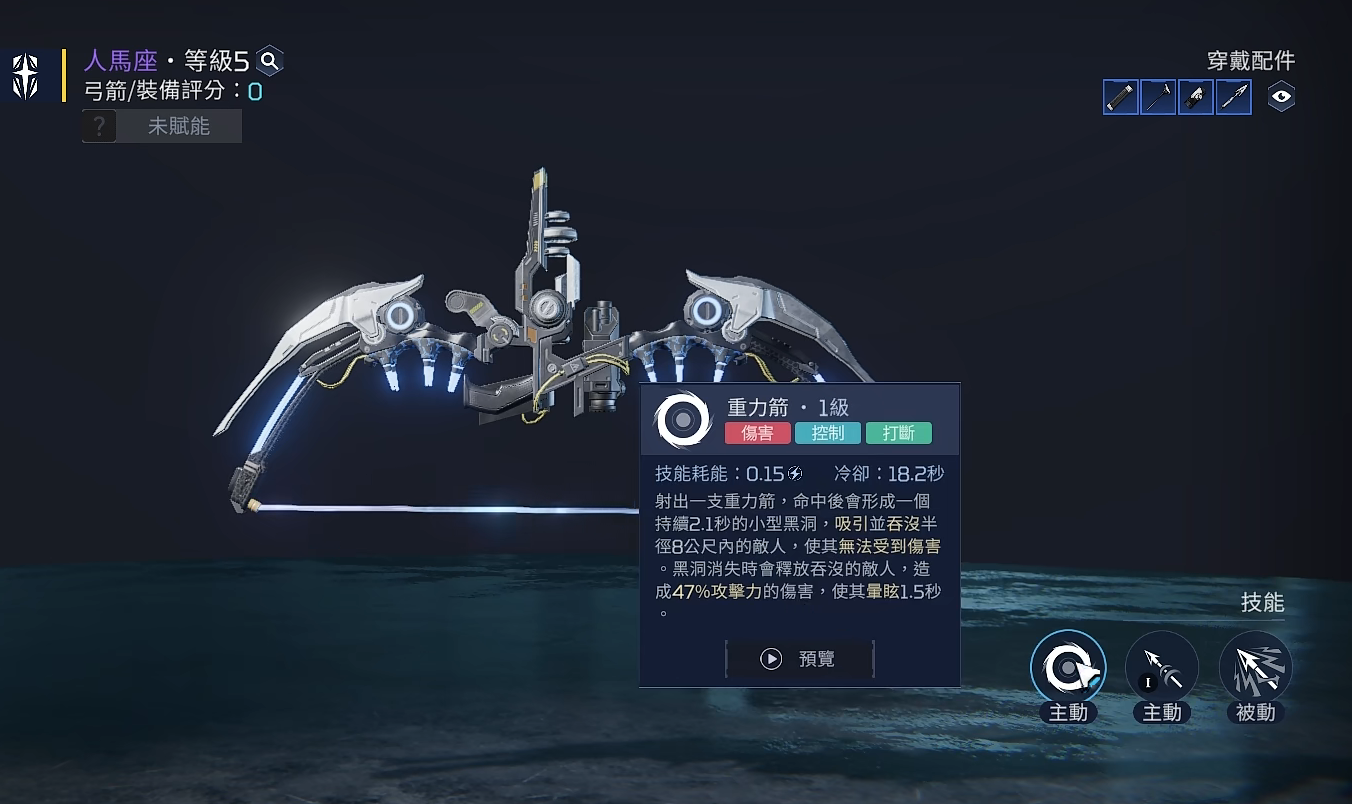Click the faction emblem in the corner
The image size is (1352, 804).
[x=25, y=77]
